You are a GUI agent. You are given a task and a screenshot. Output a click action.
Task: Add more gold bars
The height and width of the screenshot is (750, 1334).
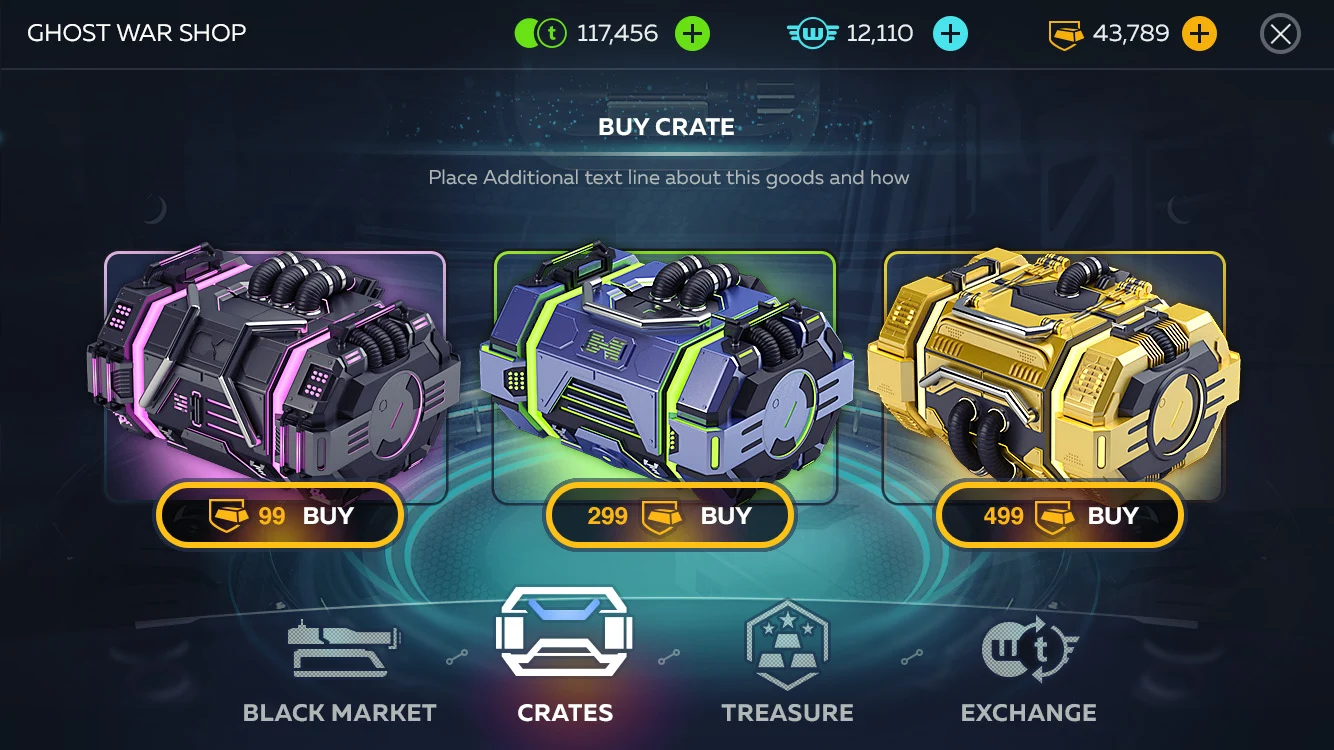click(1199, 34)
